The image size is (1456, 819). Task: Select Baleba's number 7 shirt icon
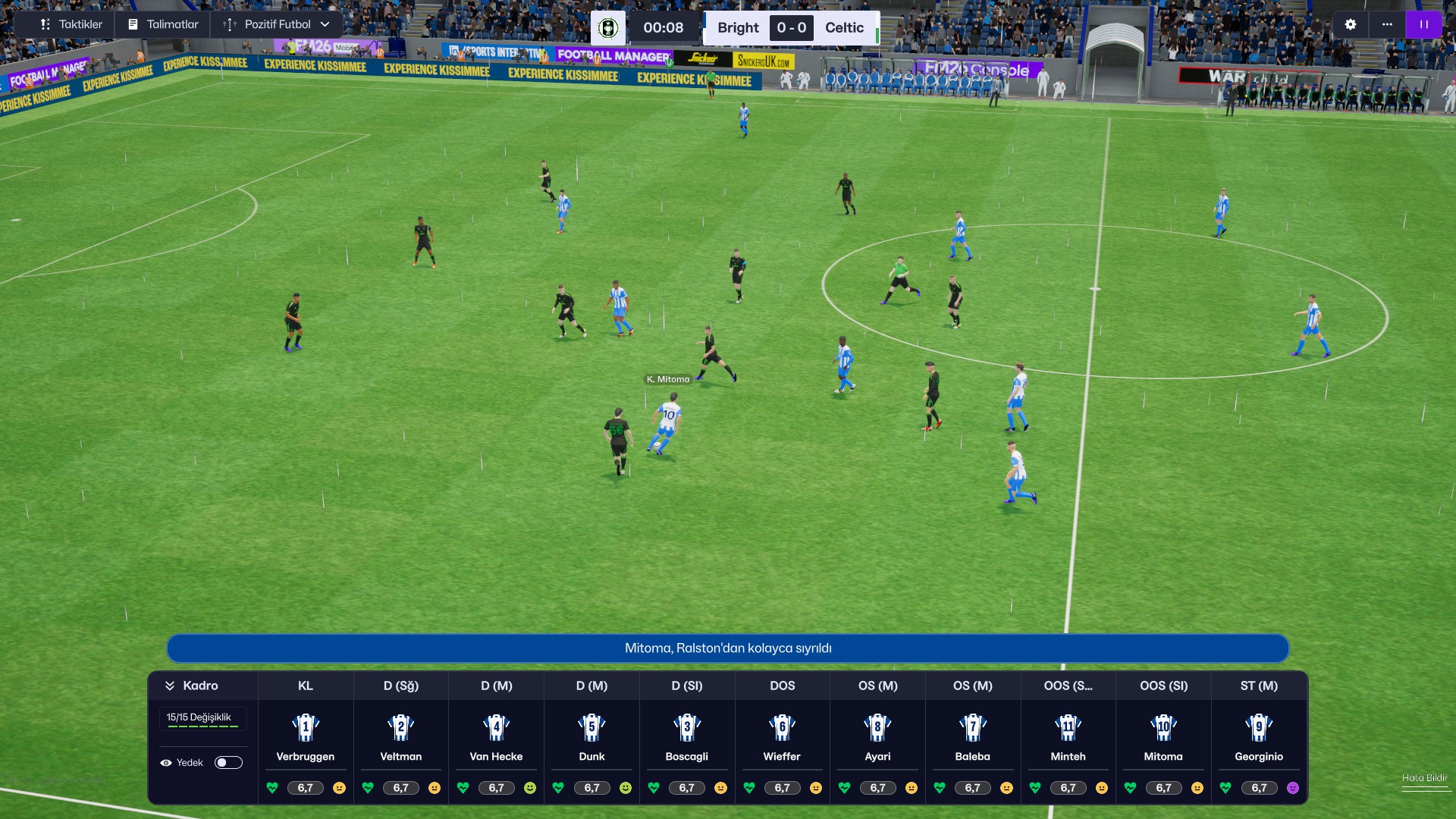click(x=972, y=729)
